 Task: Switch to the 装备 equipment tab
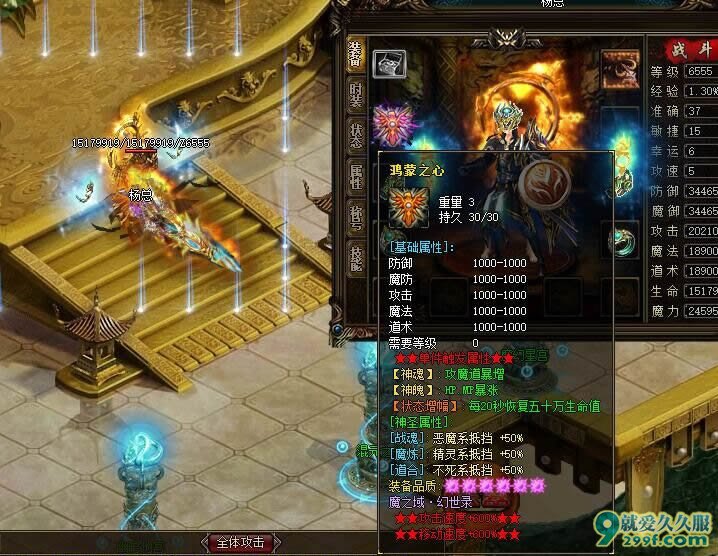(355, 55)
